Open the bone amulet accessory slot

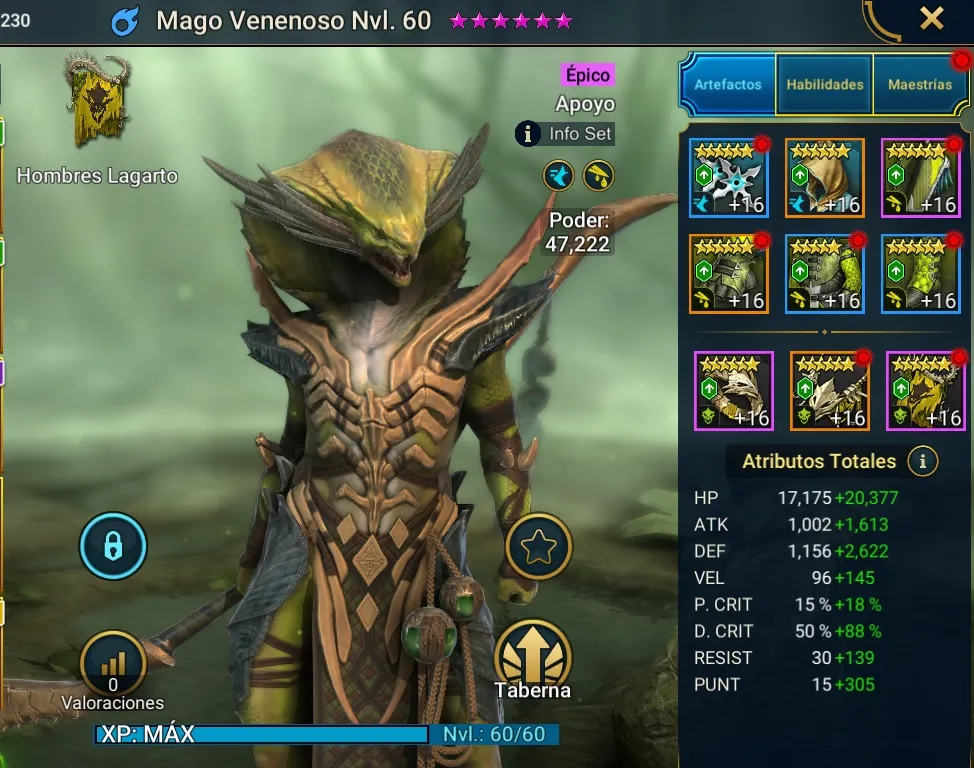pos(830,390)
